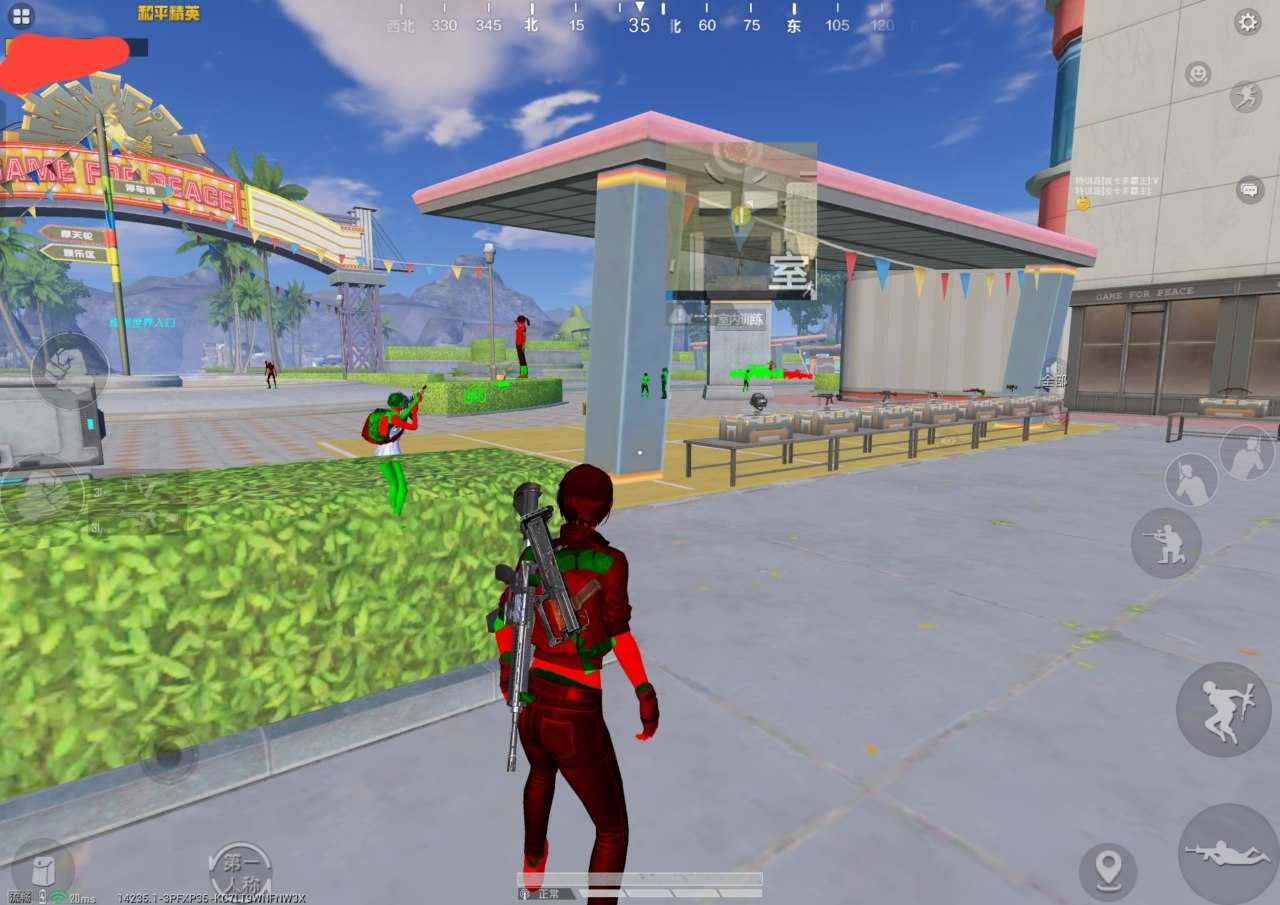Activate the jump button
Viewport: 1280px width, 905px height.
1223,708
